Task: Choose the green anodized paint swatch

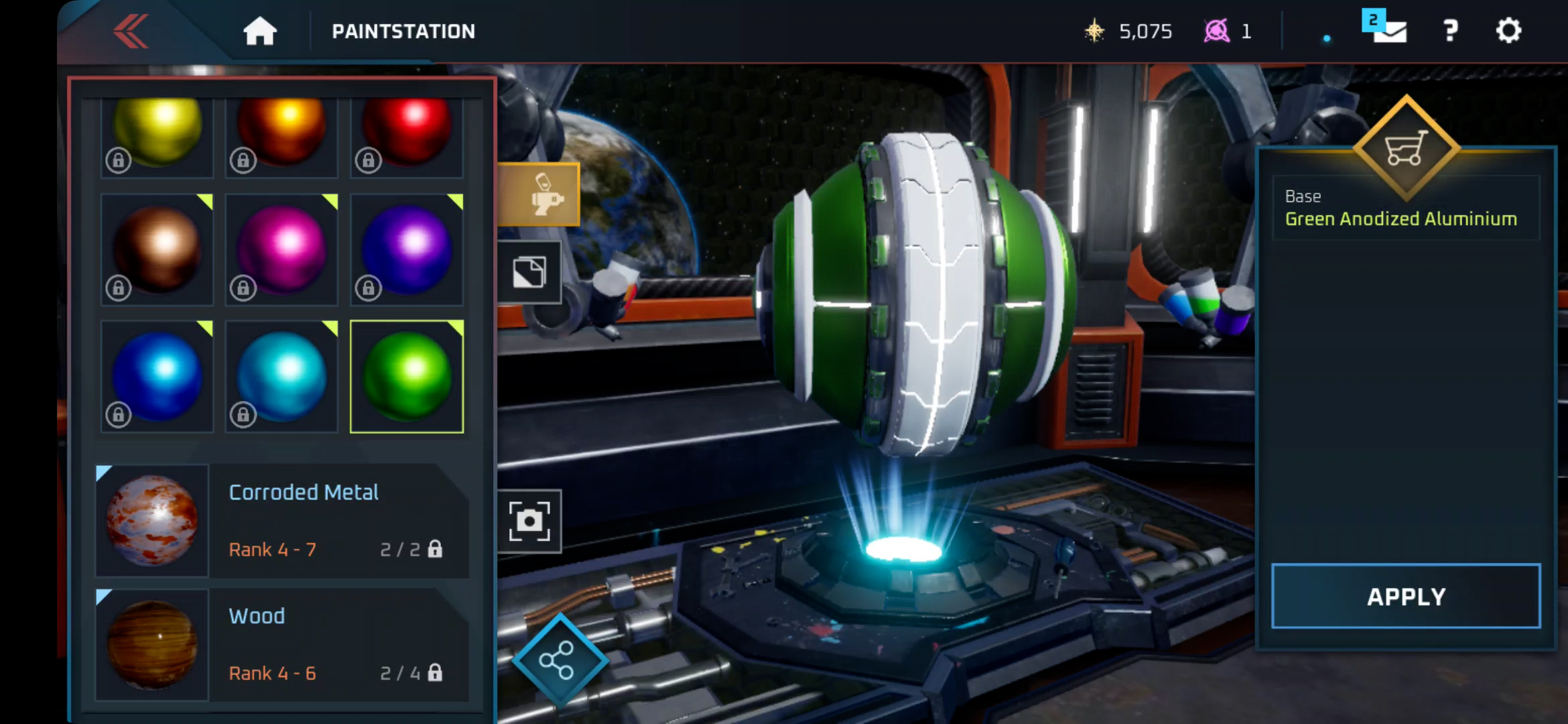Action: coord(407,377)
